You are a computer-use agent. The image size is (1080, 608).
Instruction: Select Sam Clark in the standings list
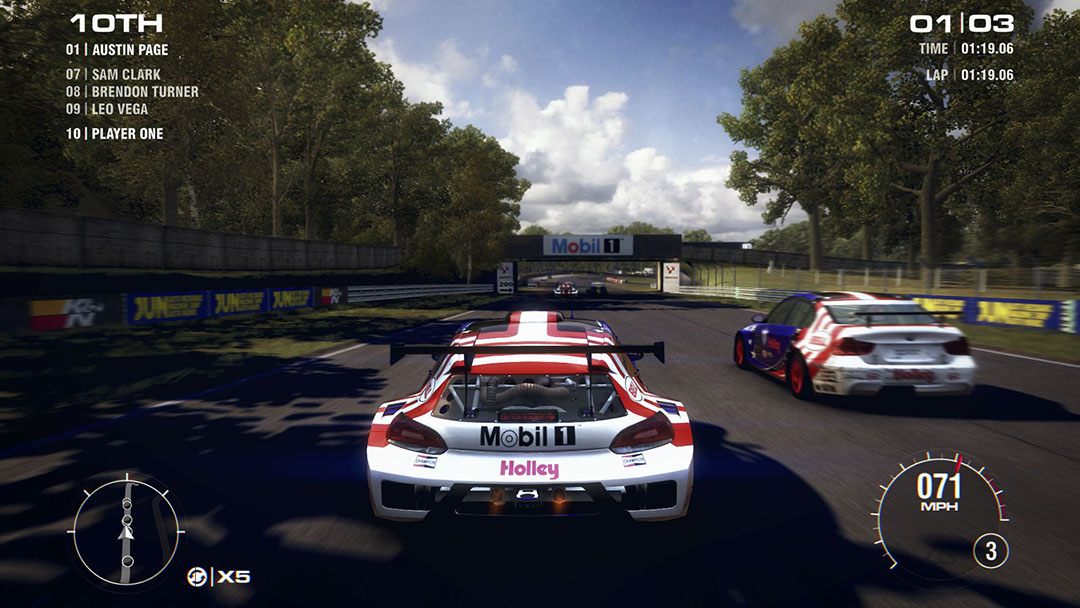coord(113,74)
